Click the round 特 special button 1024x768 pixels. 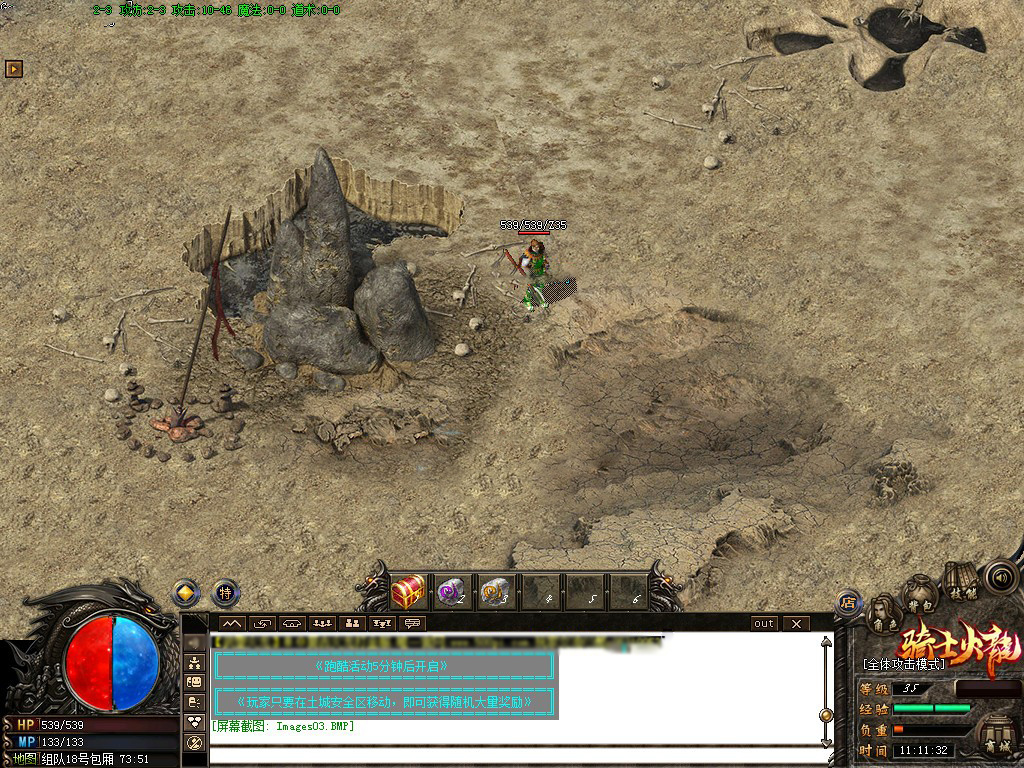coord(226,593)
